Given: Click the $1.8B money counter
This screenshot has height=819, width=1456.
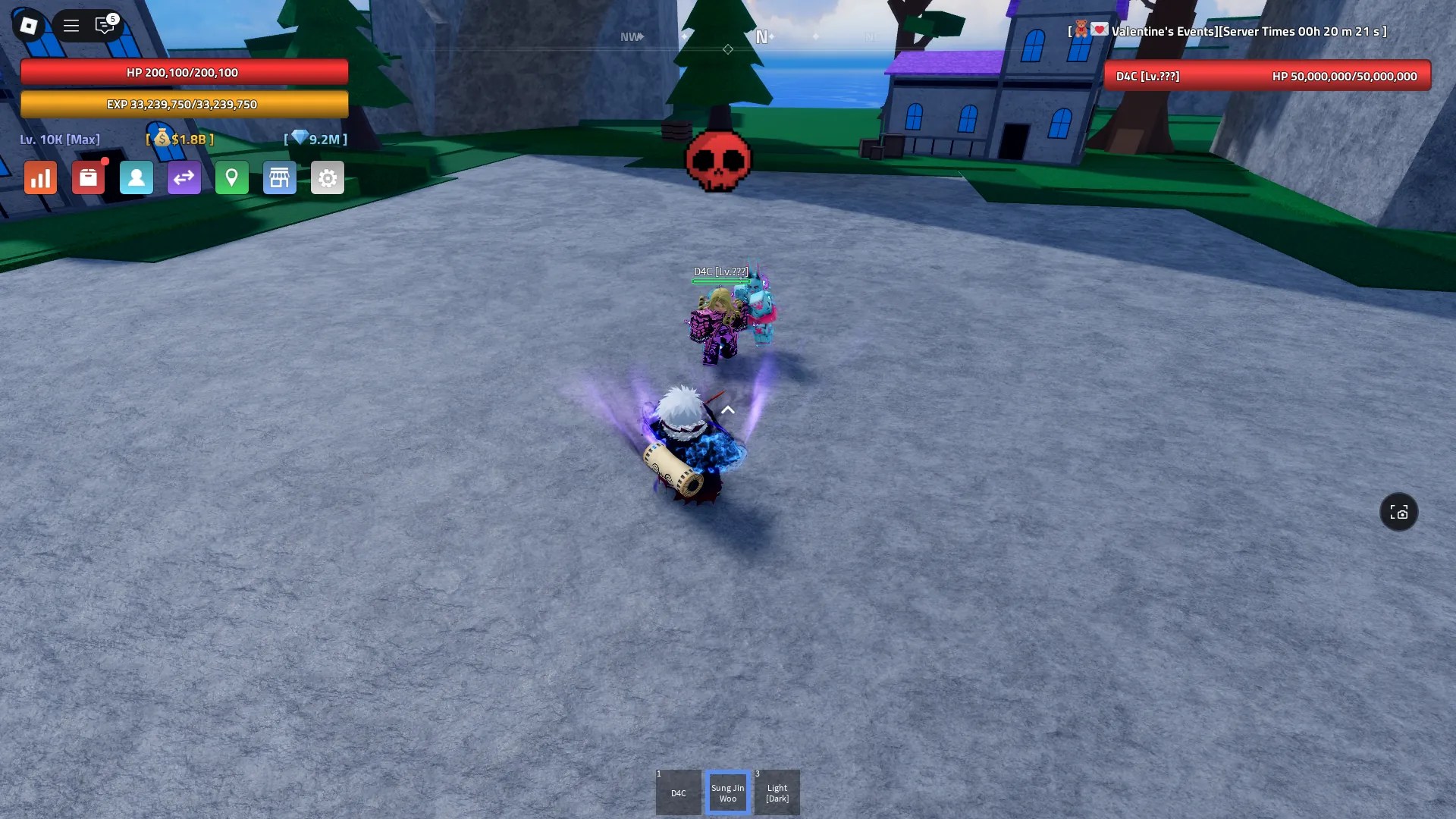Looking at the screenshot, I should [180, 140].
